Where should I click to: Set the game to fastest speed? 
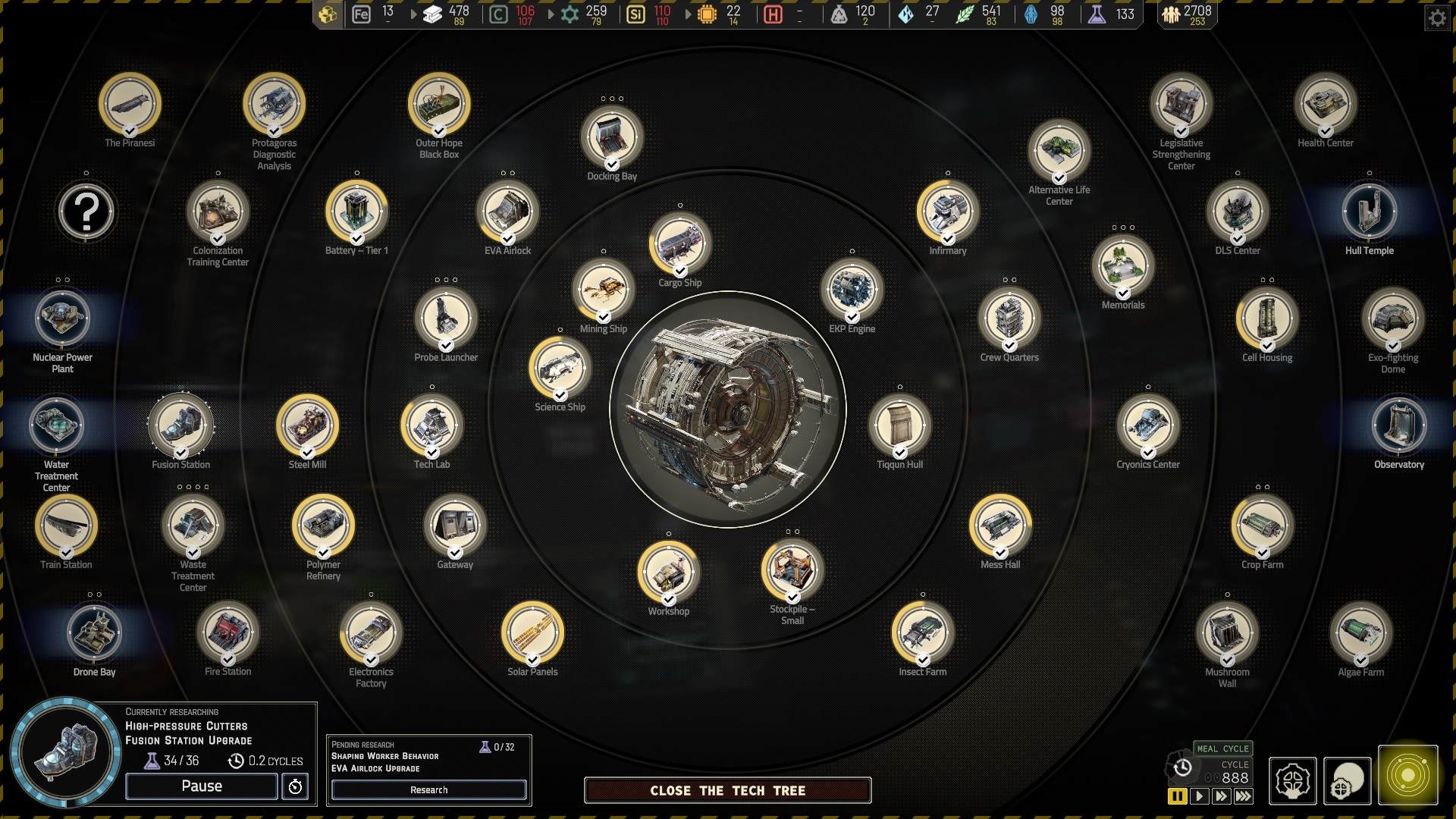(x=1244, y=796)
